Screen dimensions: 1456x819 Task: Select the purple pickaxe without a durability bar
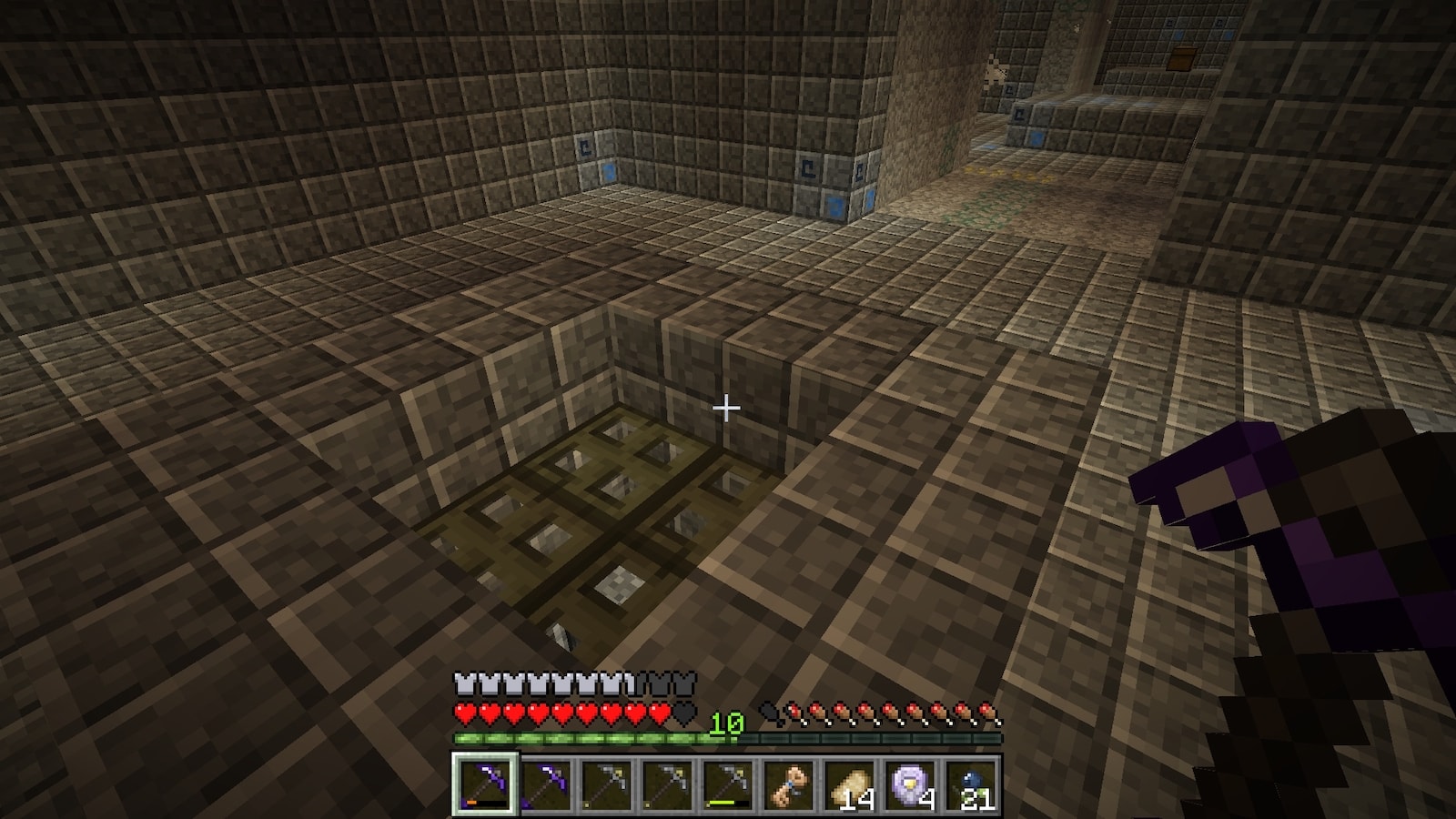pos(547,784)
